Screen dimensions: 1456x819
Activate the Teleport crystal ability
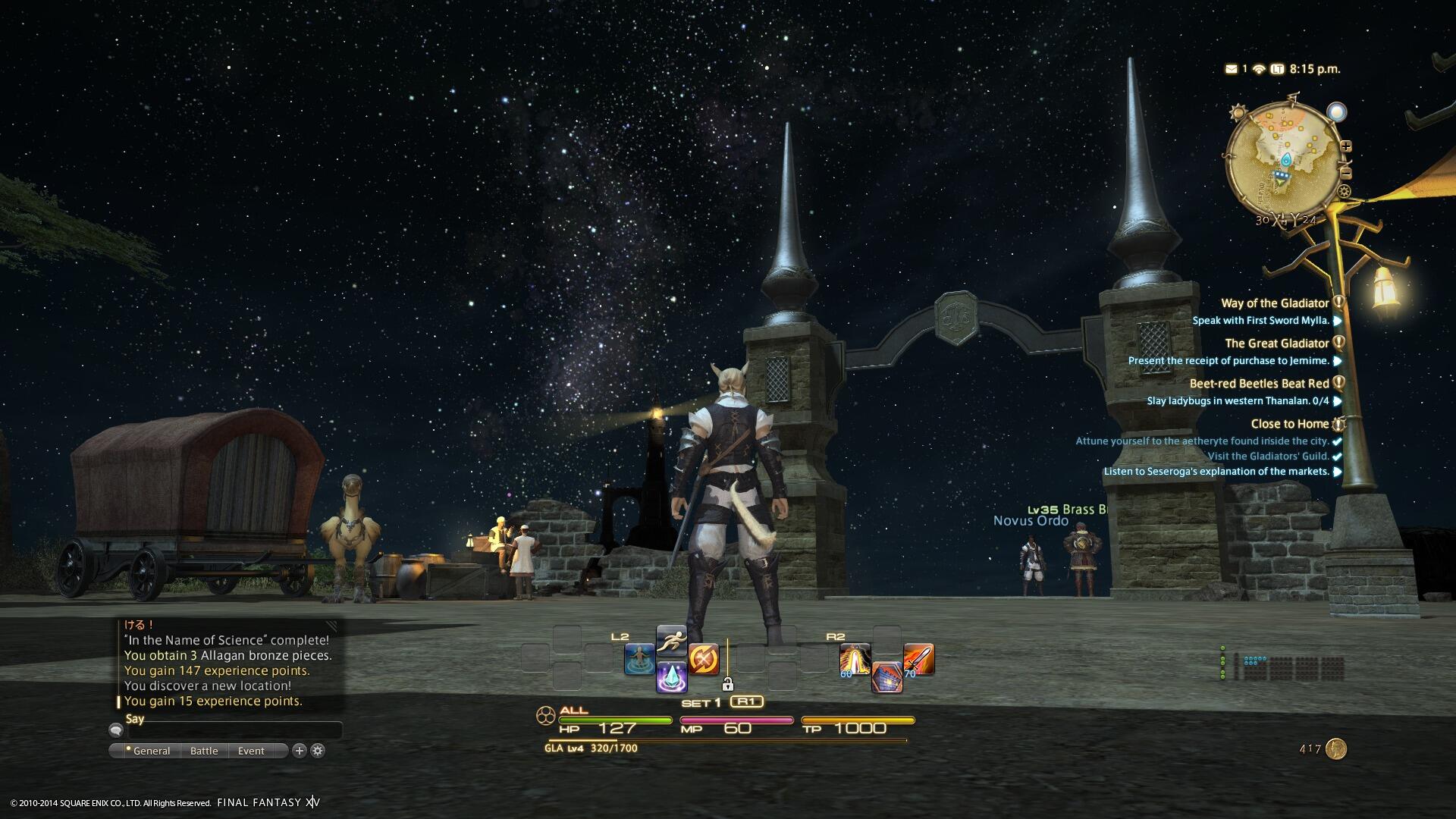671,676
